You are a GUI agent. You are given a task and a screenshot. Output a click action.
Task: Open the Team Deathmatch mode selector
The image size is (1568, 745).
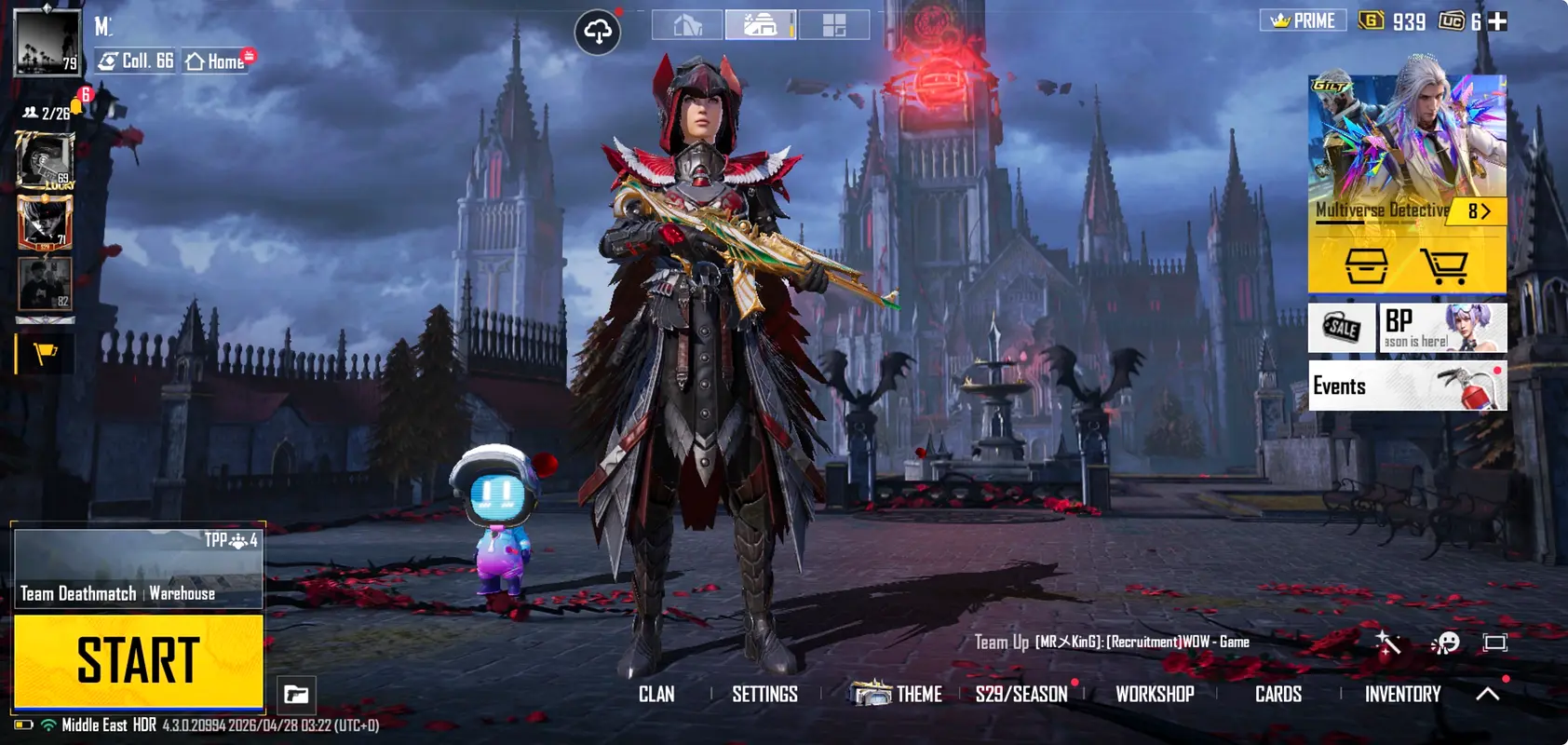coord(138,568)
